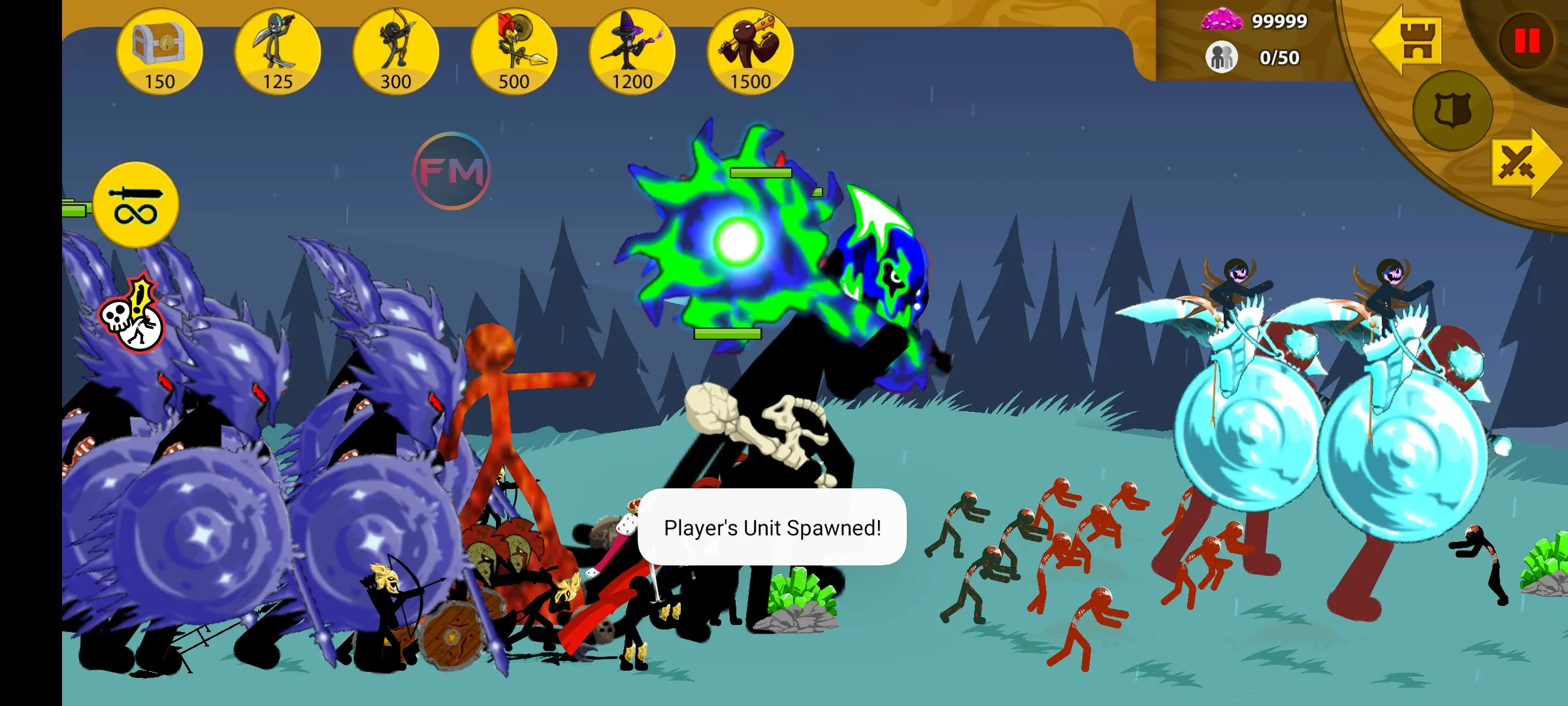Image resolution: width=1568 pixels, height=706 pixels.
Task: Activate the infinite sword ability
Action: point(136,205)
